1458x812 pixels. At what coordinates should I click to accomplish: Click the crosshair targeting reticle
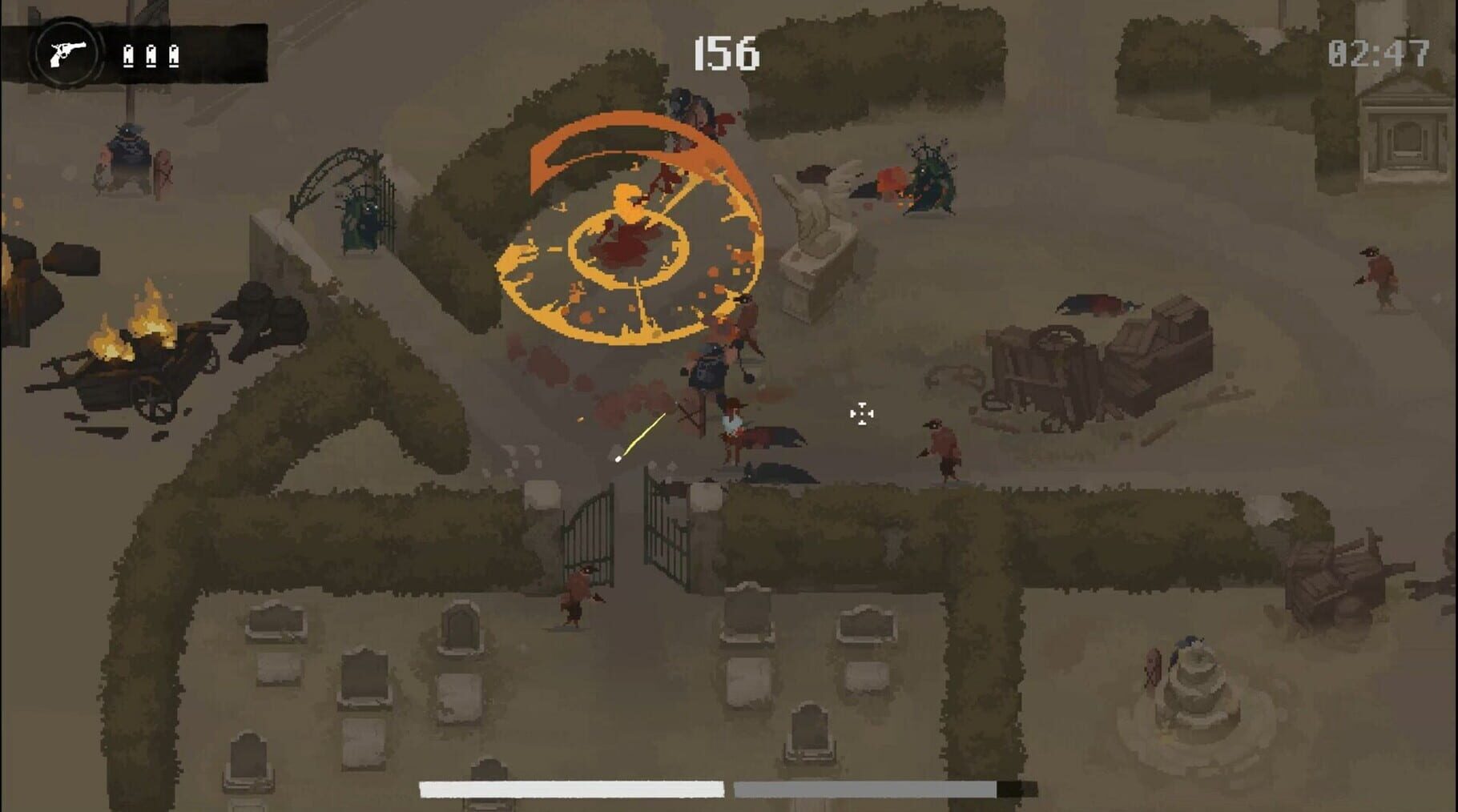tap(860, 413)
